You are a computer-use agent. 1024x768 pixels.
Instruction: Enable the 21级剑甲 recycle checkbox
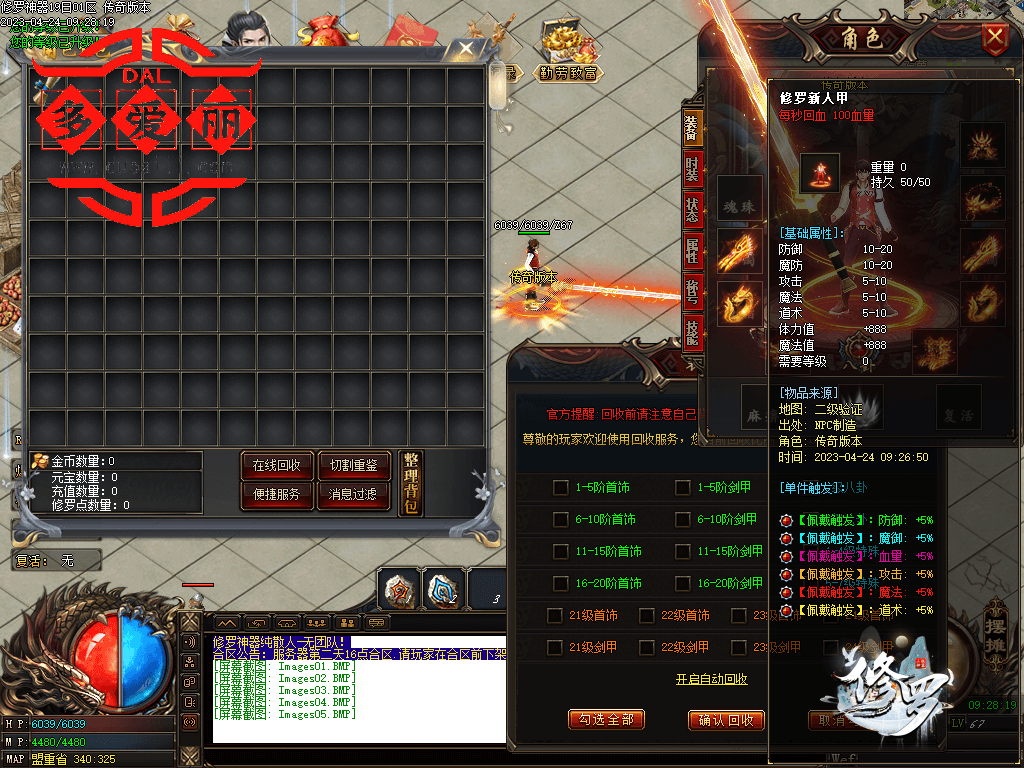[x=554, y=647]
